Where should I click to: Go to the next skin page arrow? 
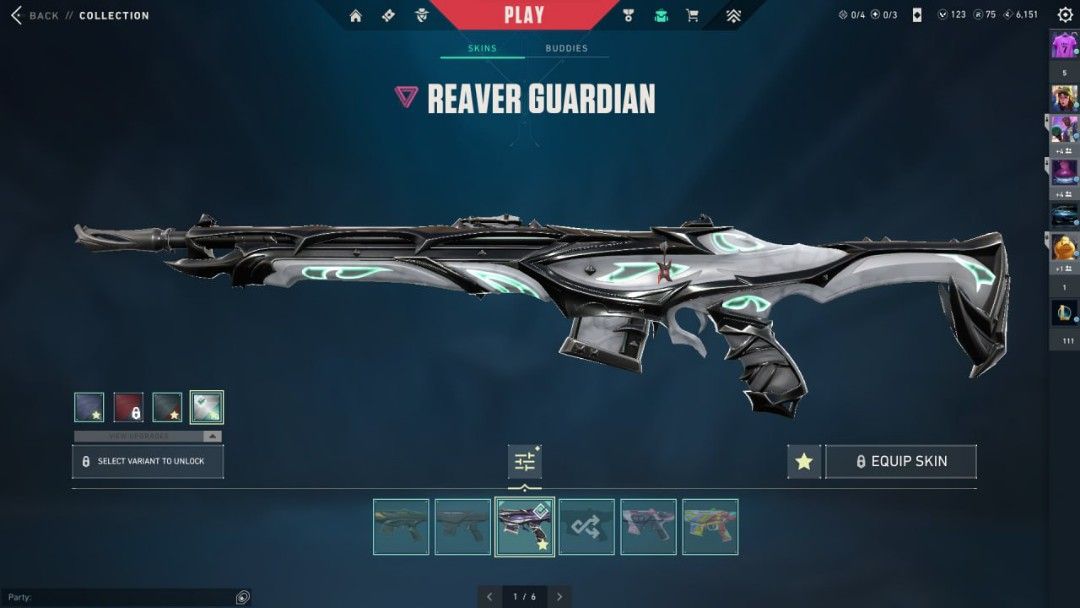tap(560, 597)
